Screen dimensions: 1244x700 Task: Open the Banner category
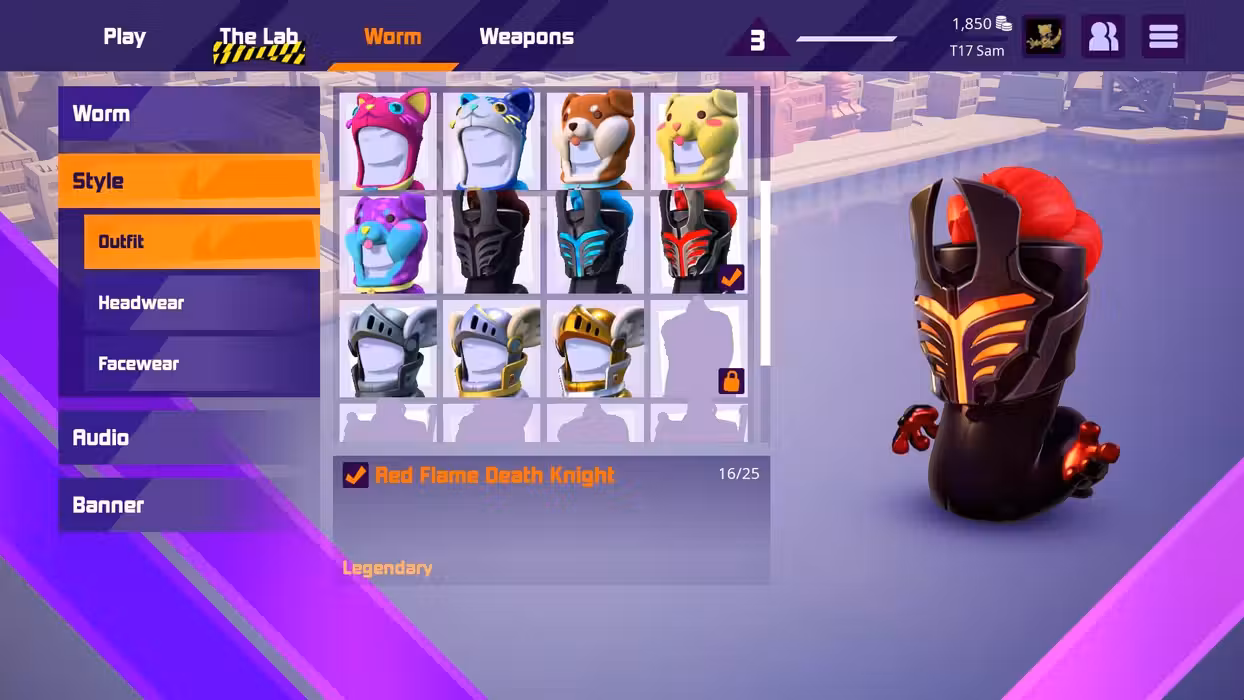[x=188, y=505]
